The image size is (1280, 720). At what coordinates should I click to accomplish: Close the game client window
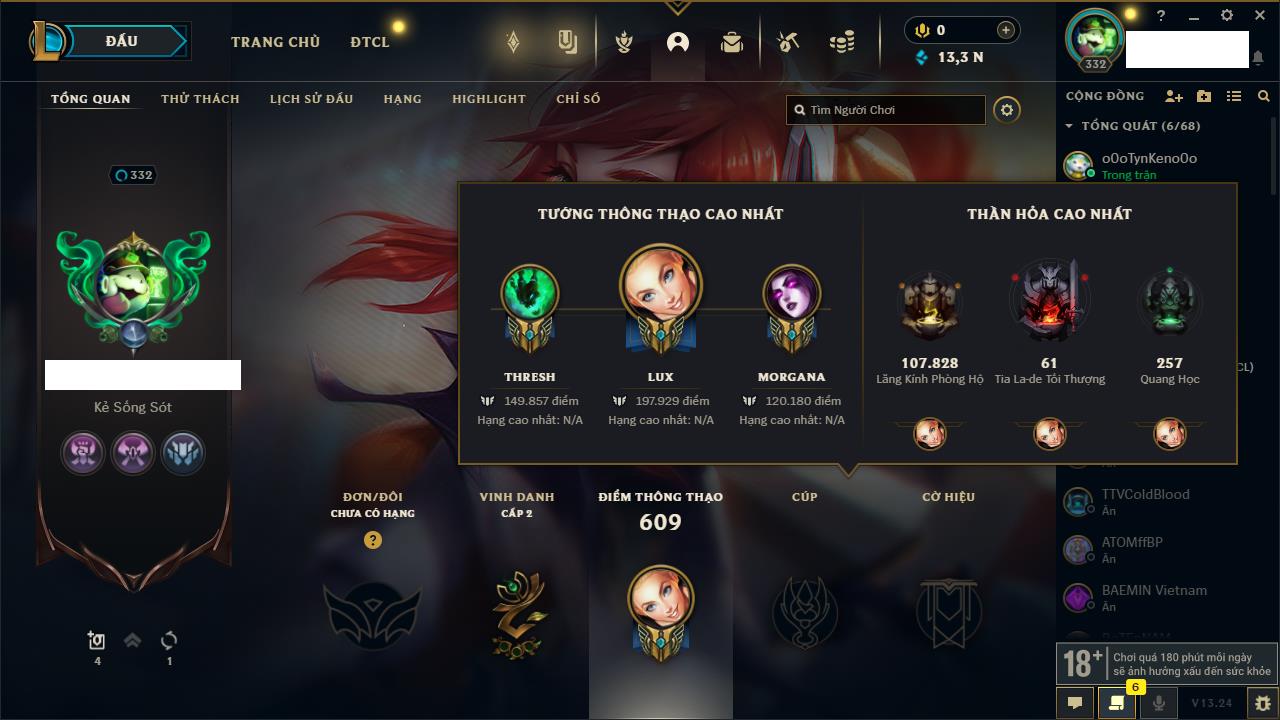(x=1259, y=16)
